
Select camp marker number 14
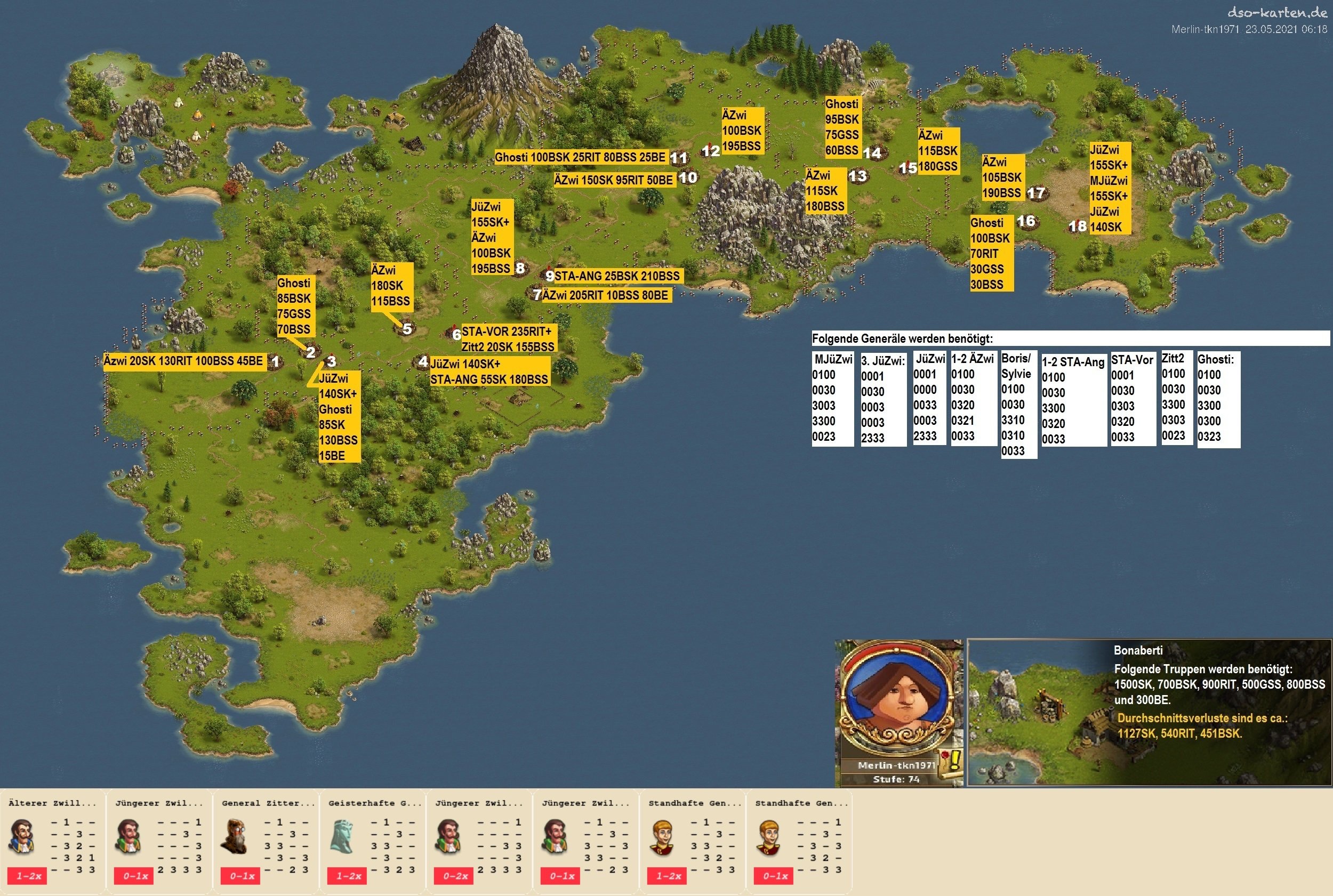click(872, 152)
